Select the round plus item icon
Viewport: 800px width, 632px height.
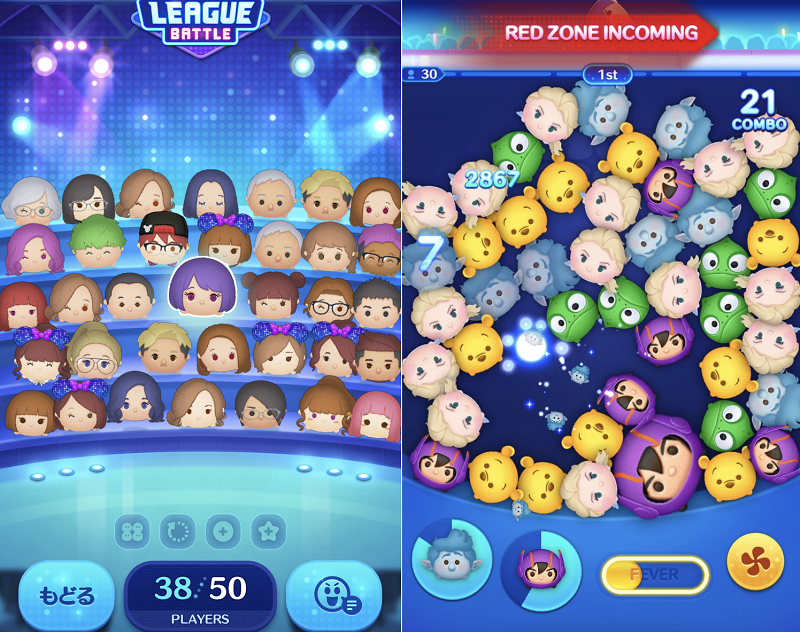pos(223,531)
